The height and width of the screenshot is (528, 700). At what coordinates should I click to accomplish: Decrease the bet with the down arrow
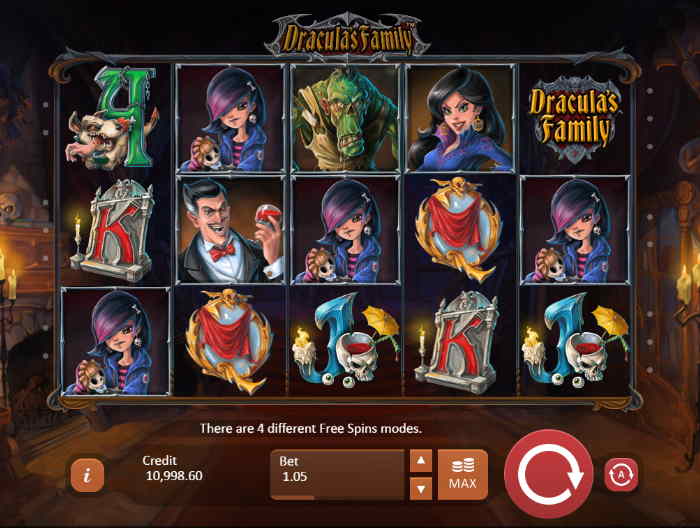coord(421,488)
